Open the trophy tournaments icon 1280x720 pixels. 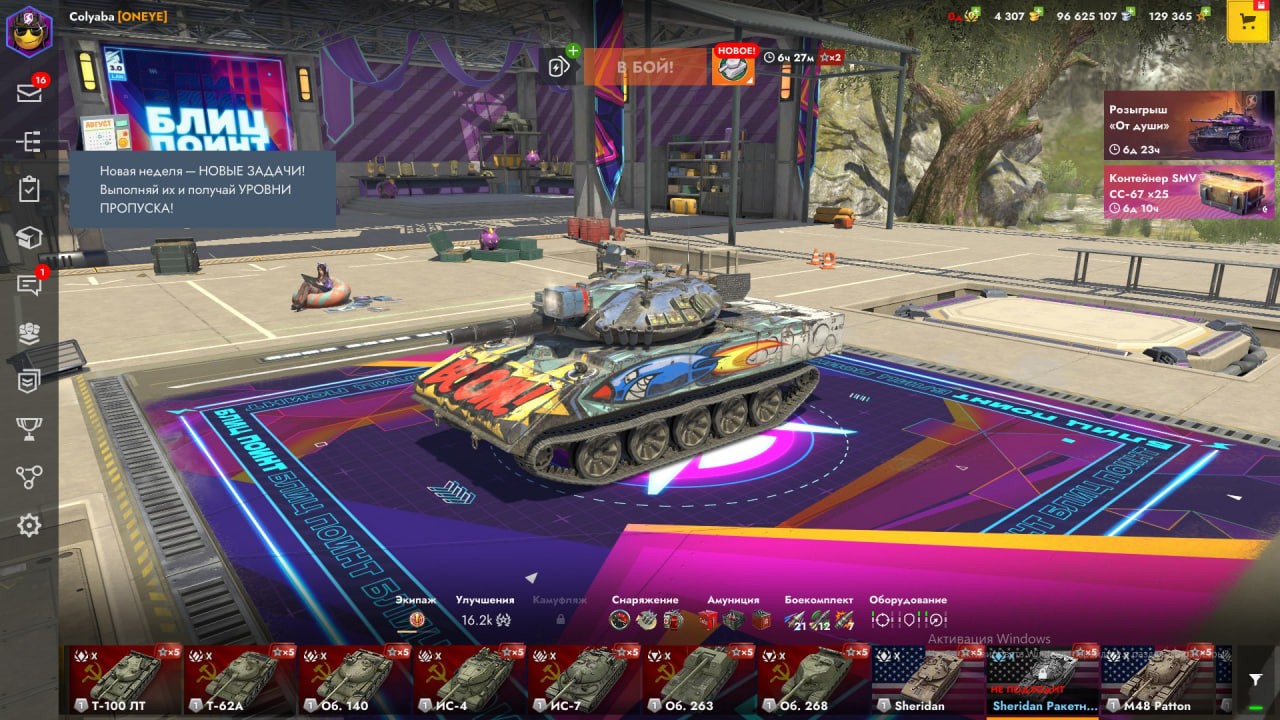pos(29,429)
